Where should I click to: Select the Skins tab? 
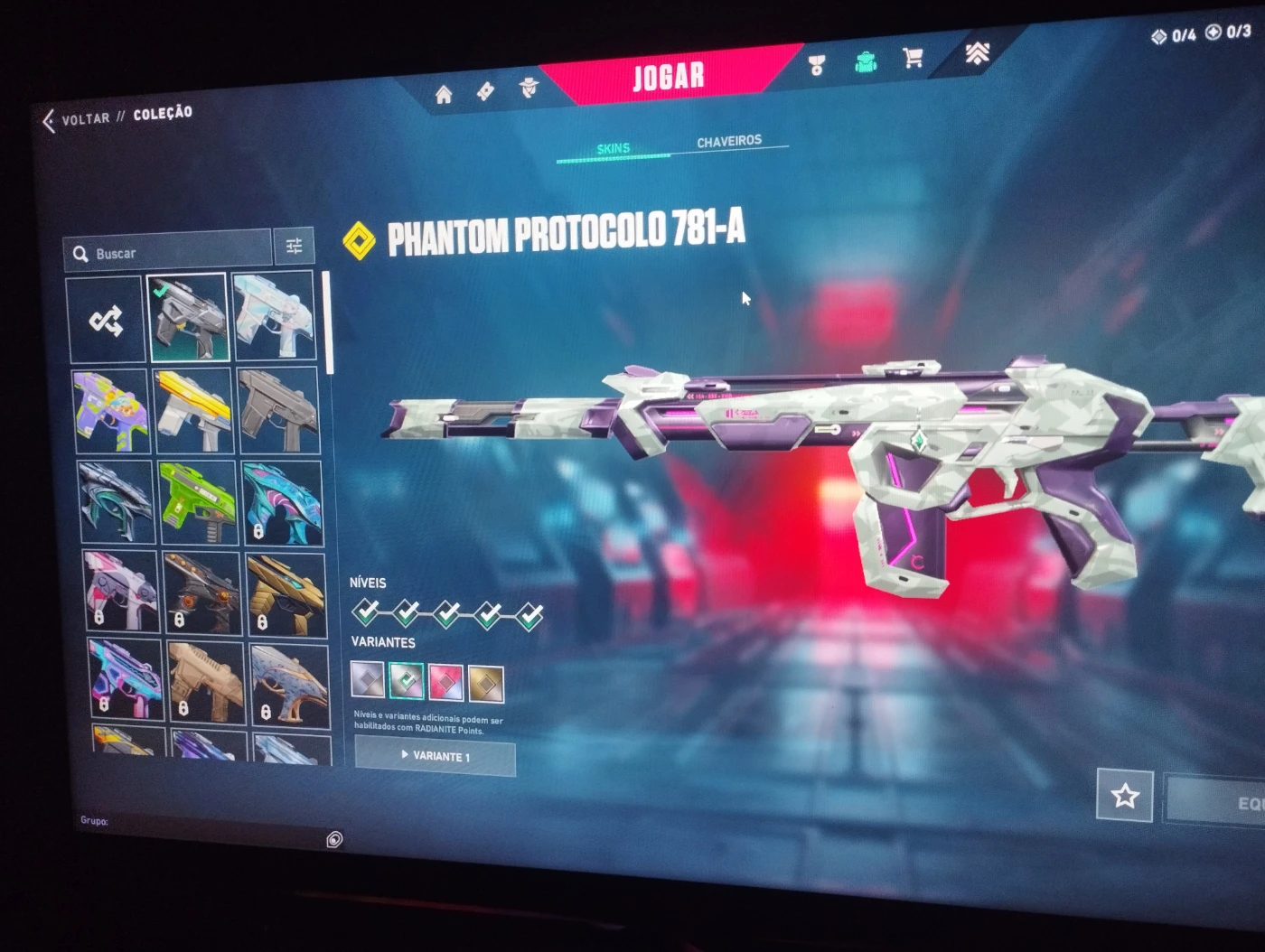pos(614,149)
